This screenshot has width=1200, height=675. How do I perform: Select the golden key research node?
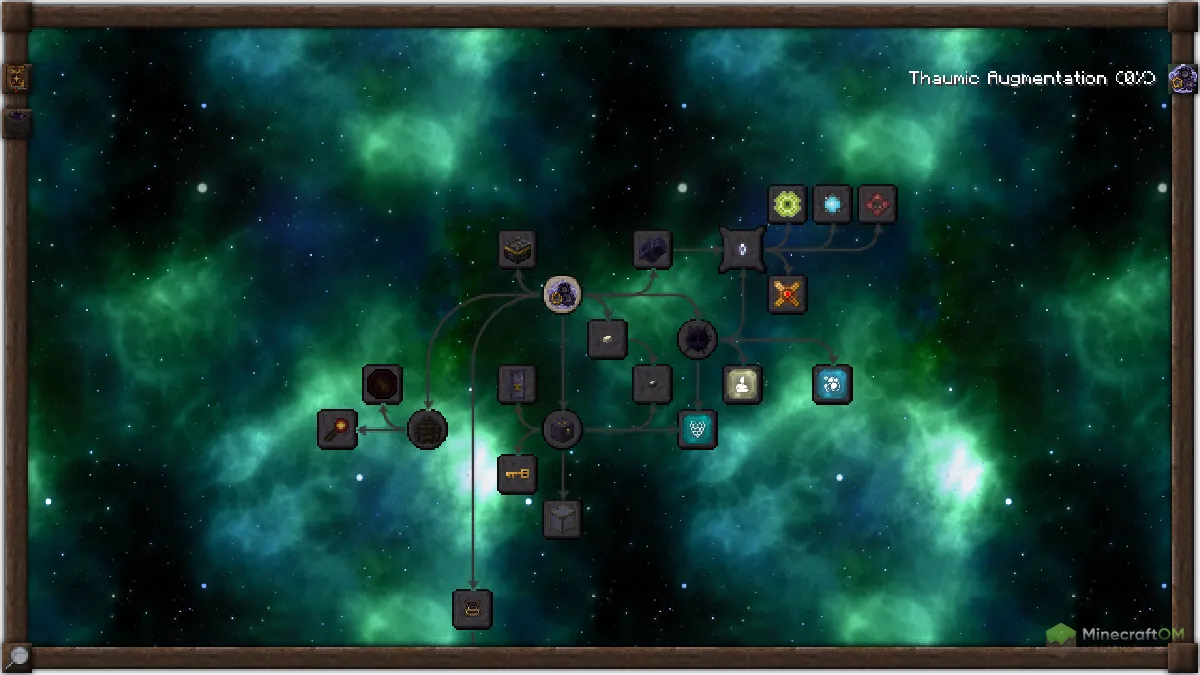(x=517, y=474)
